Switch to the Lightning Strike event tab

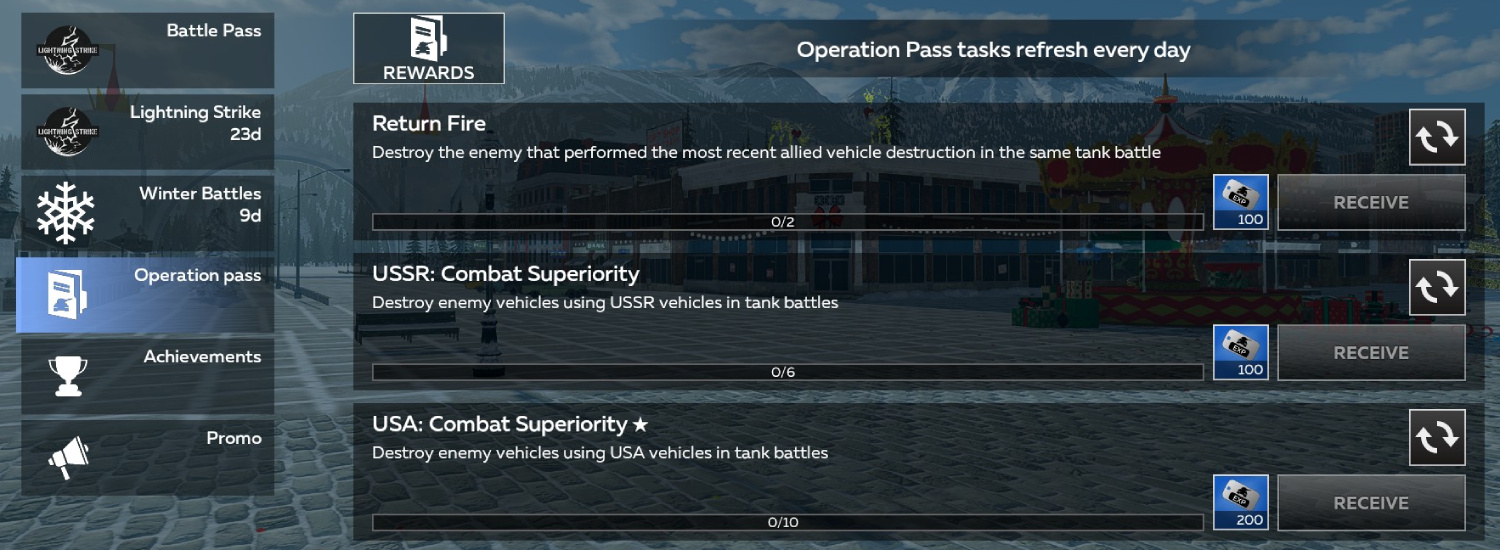pos(147,132)
